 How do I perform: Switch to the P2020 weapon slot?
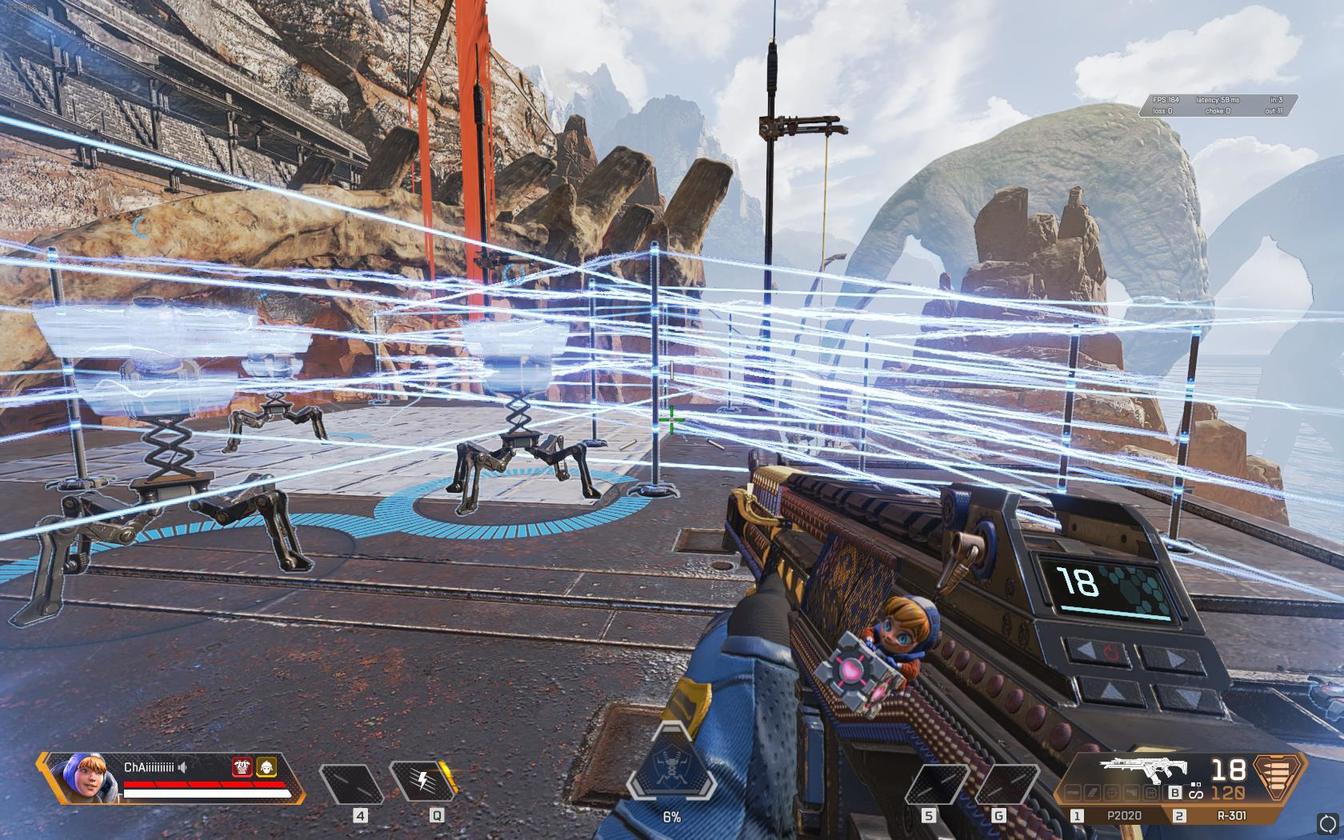point(1124,816)
